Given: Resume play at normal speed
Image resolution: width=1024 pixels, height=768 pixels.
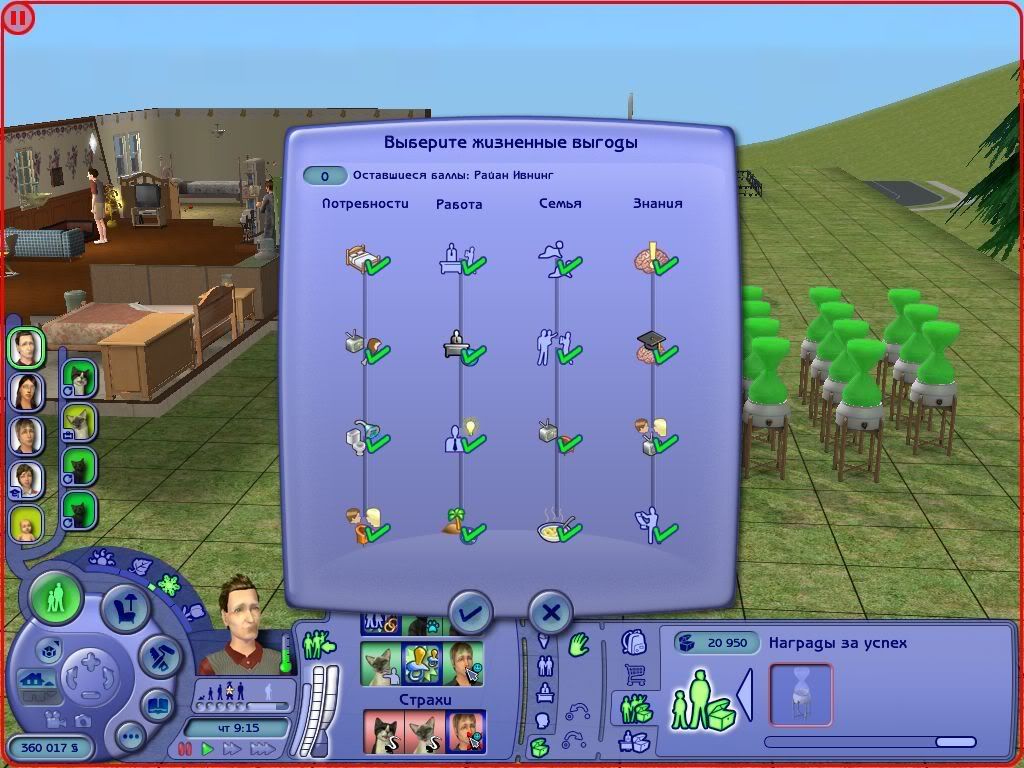Looking at the screenshot, I should pos(208,748).
